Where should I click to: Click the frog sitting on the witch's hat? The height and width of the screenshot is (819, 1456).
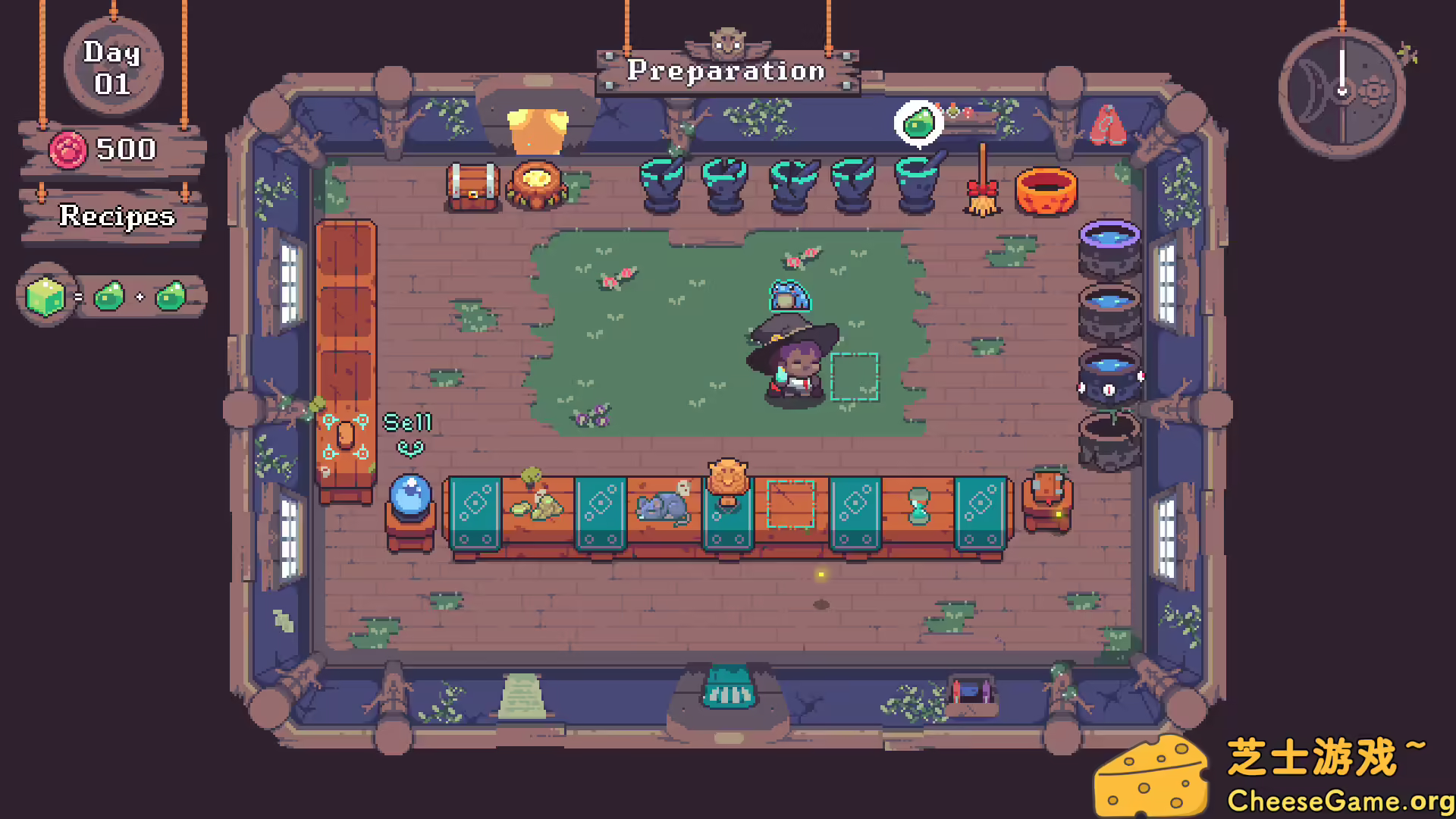tap(789, 296)
